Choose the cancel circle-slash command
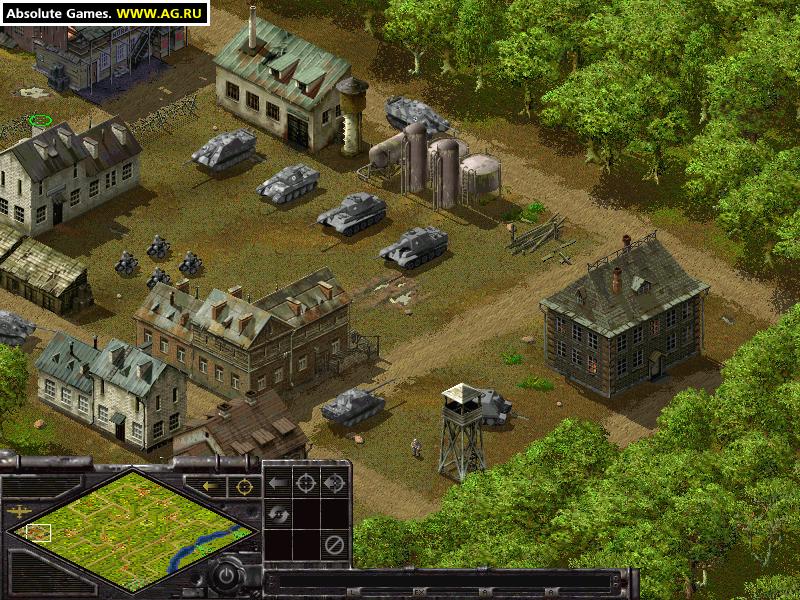The width and height of the screenshot is (800, 600). pos(334,545)
